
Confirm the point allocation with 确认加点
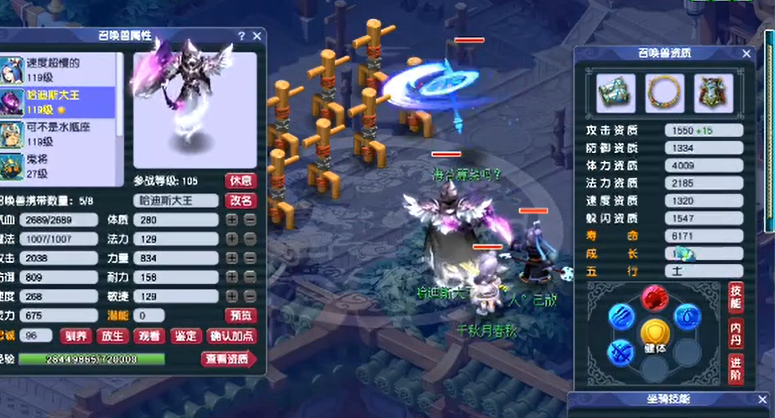click(232, 336)
